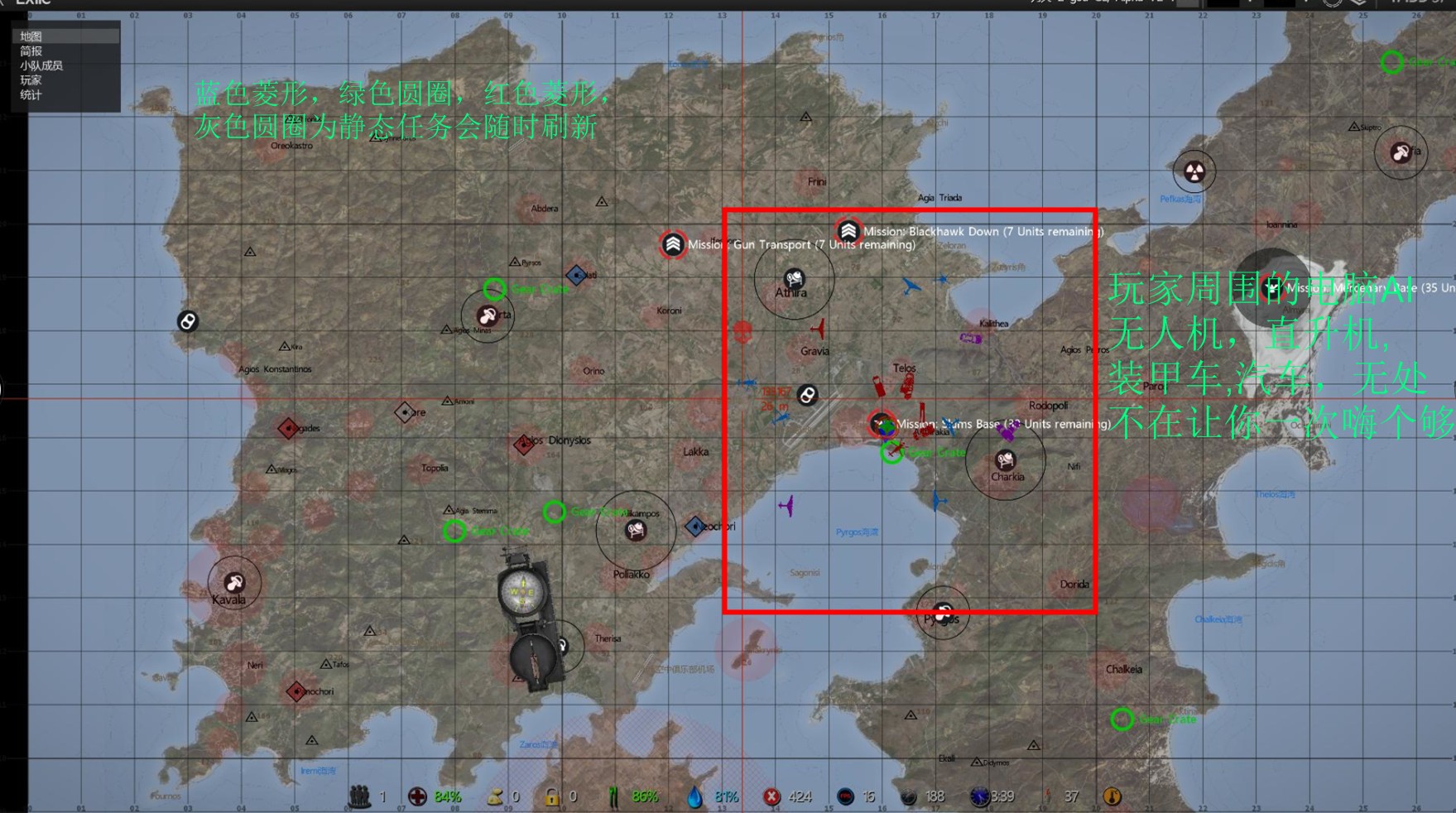The image size is (1456, 813).
Task: Click the water droplet icon in the status bar
Action: tap(694, 796)
